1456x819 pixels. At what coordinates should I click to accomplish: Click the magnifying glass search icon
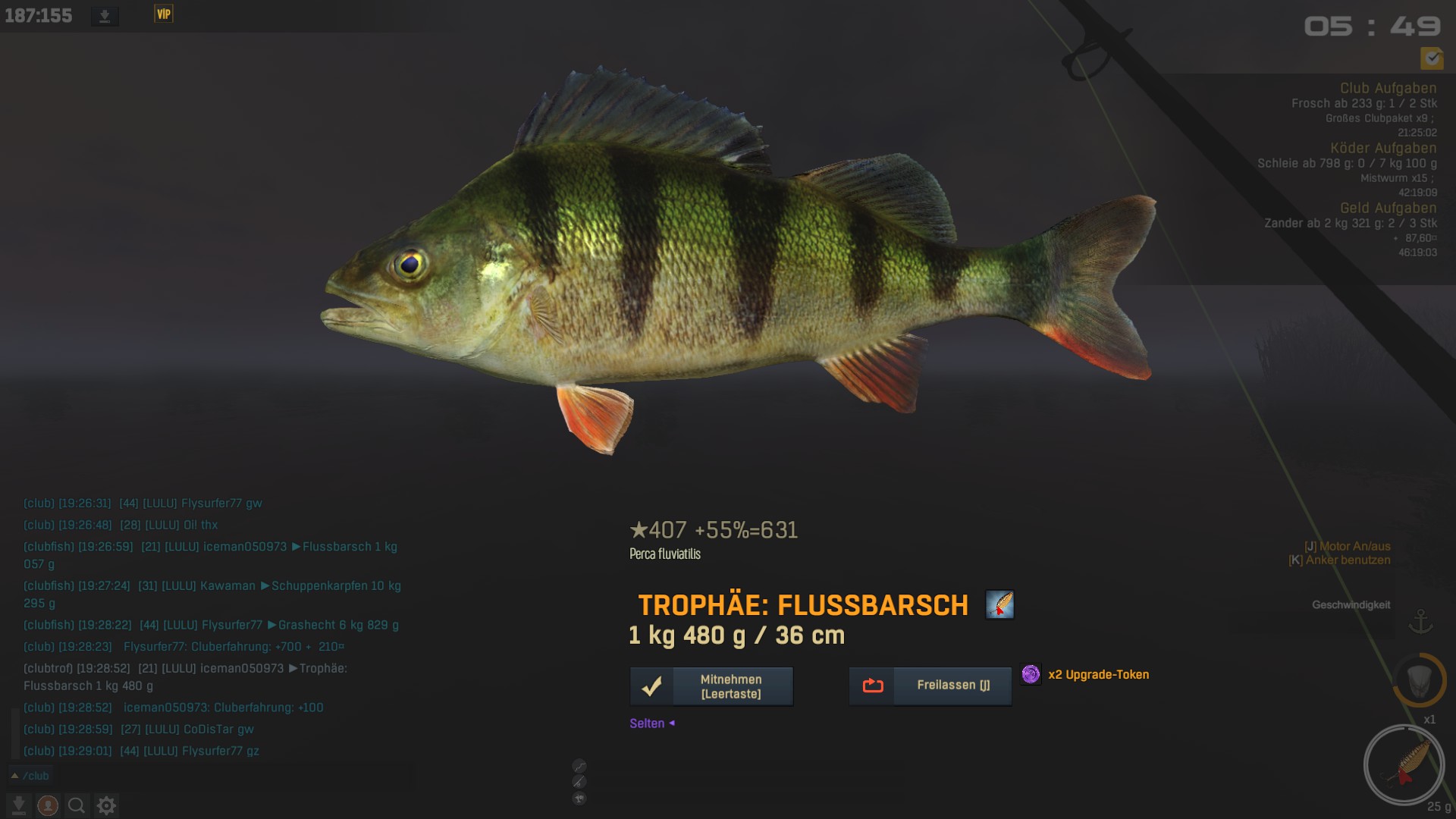pos(76,805)
